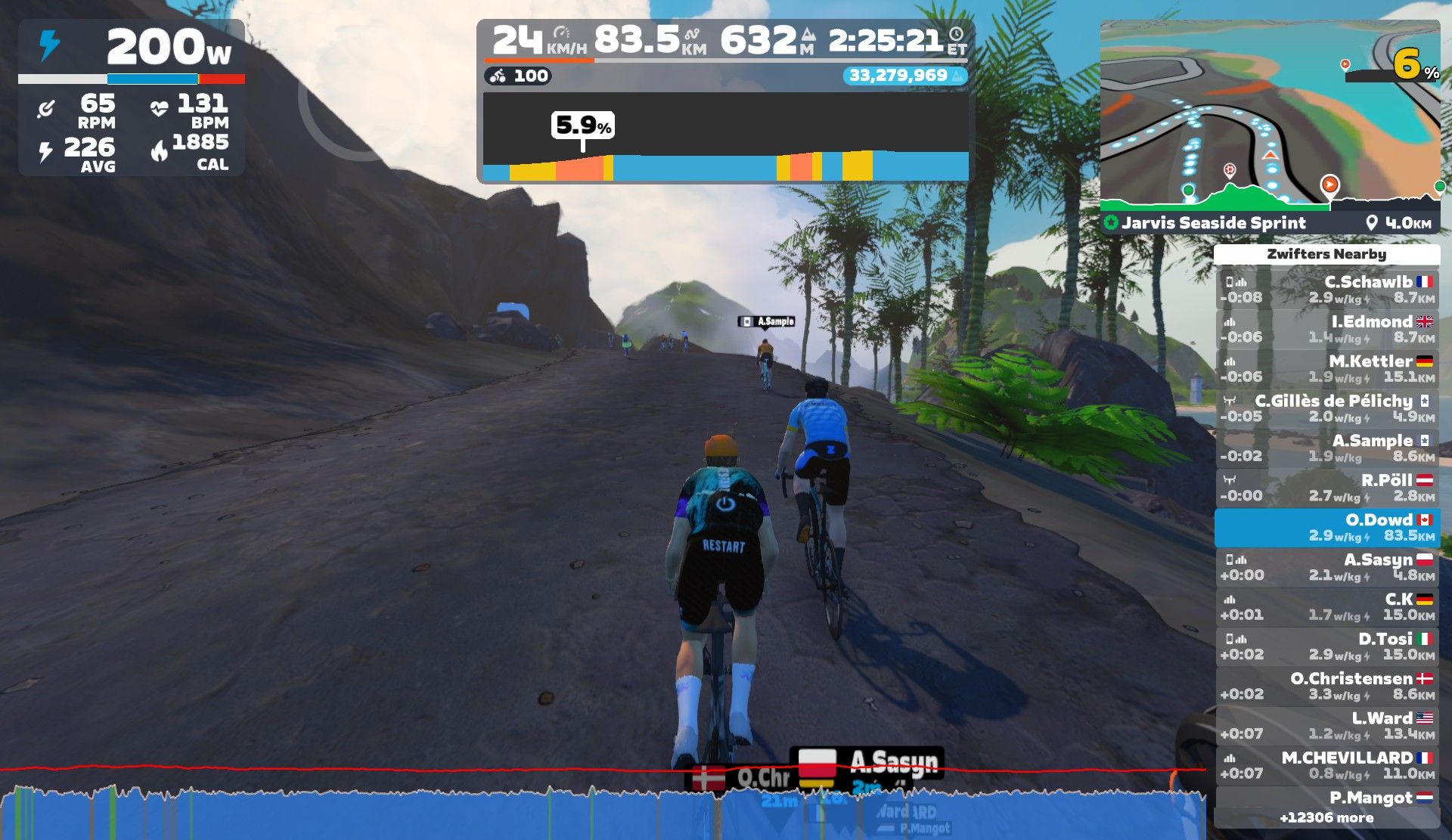This screenshot has height=840, width=1452.
Task: Select C.Schawlb in the Zwifters Nearby list
Action: point(1327,290)
